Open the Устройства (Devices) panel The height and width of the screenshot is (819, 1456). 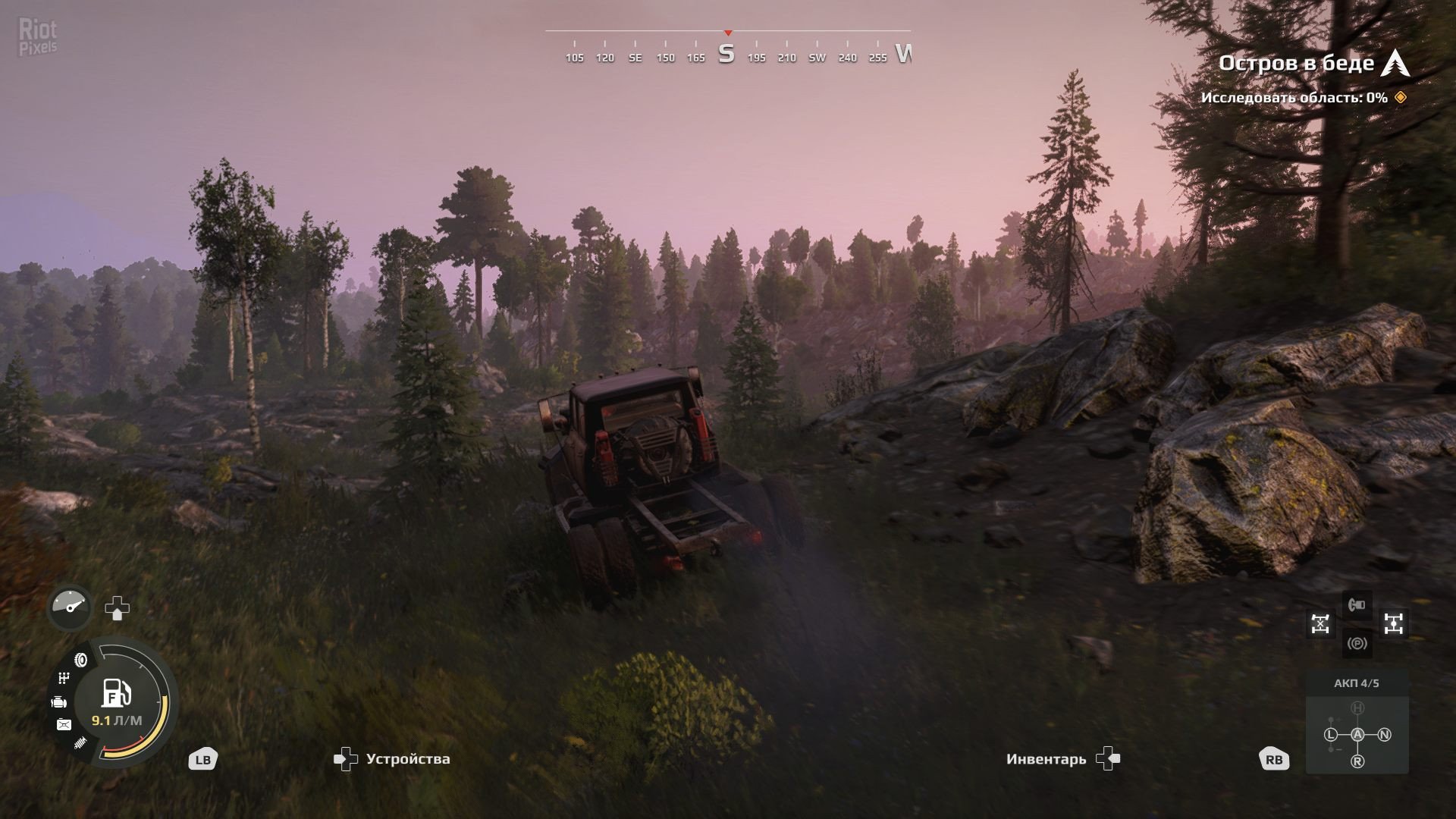coord(392,758)
